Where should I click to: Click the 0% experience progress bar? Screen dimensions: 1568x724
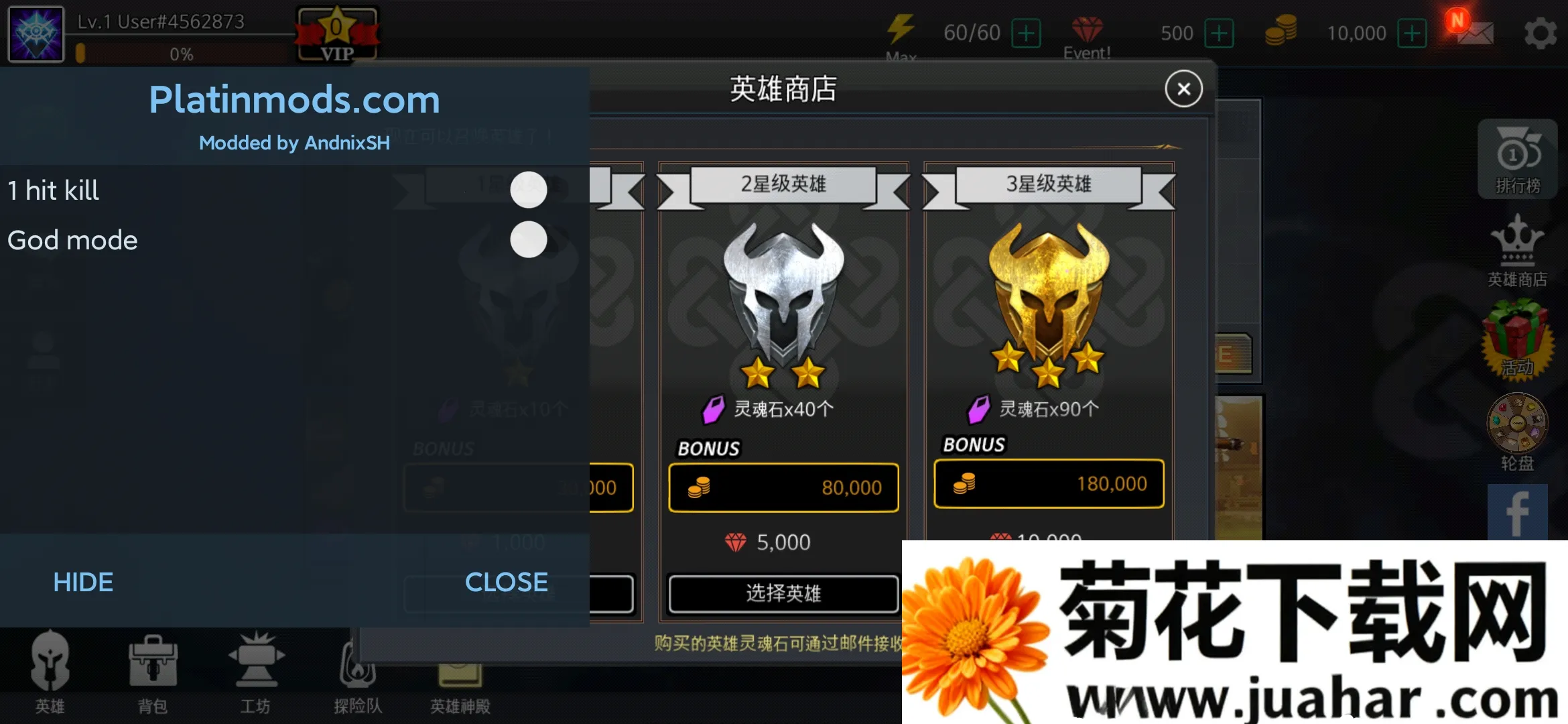[x=180, y=55]
